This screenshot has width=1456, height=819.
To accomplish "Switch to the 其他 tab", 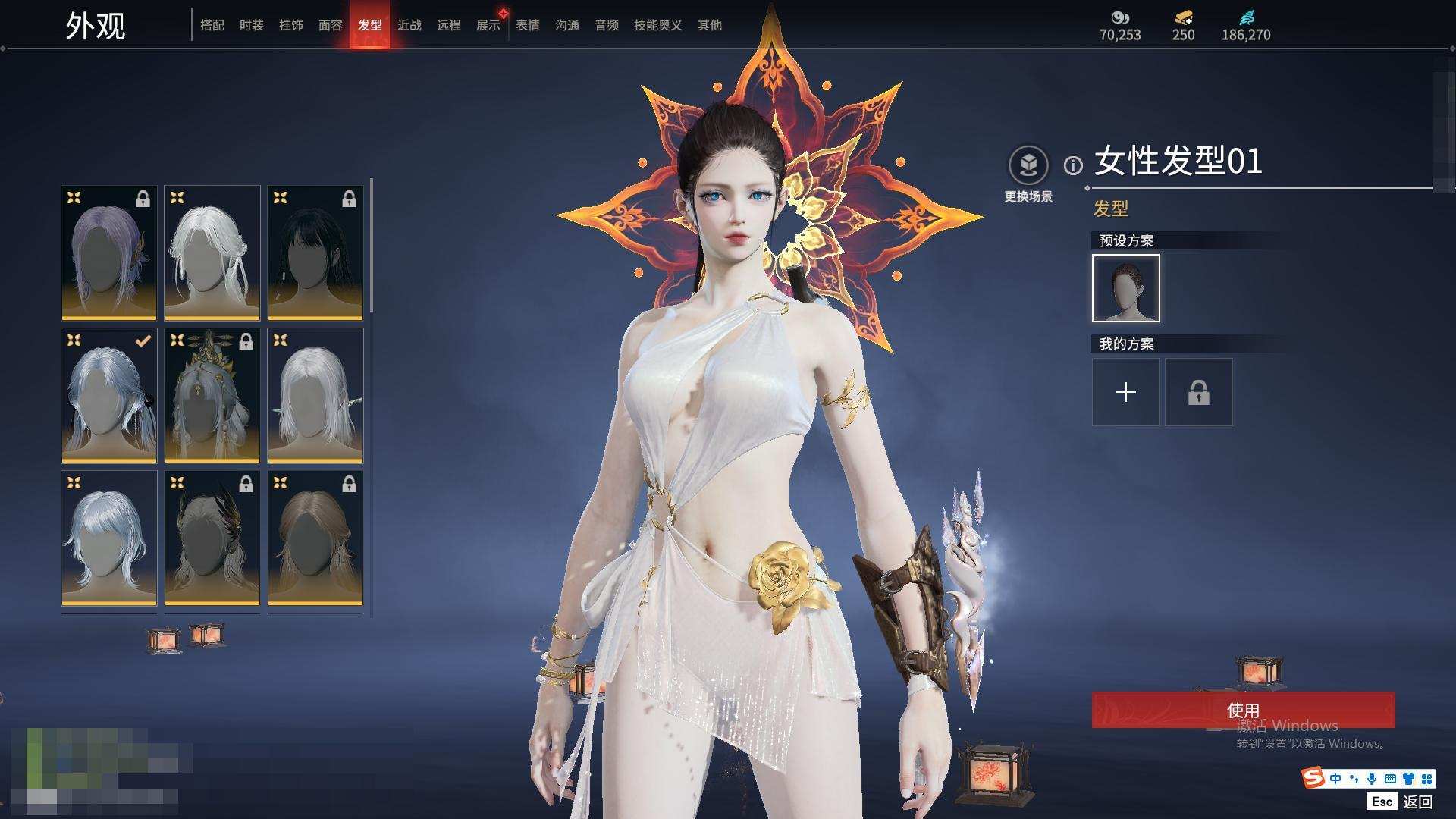I will 710,25.
